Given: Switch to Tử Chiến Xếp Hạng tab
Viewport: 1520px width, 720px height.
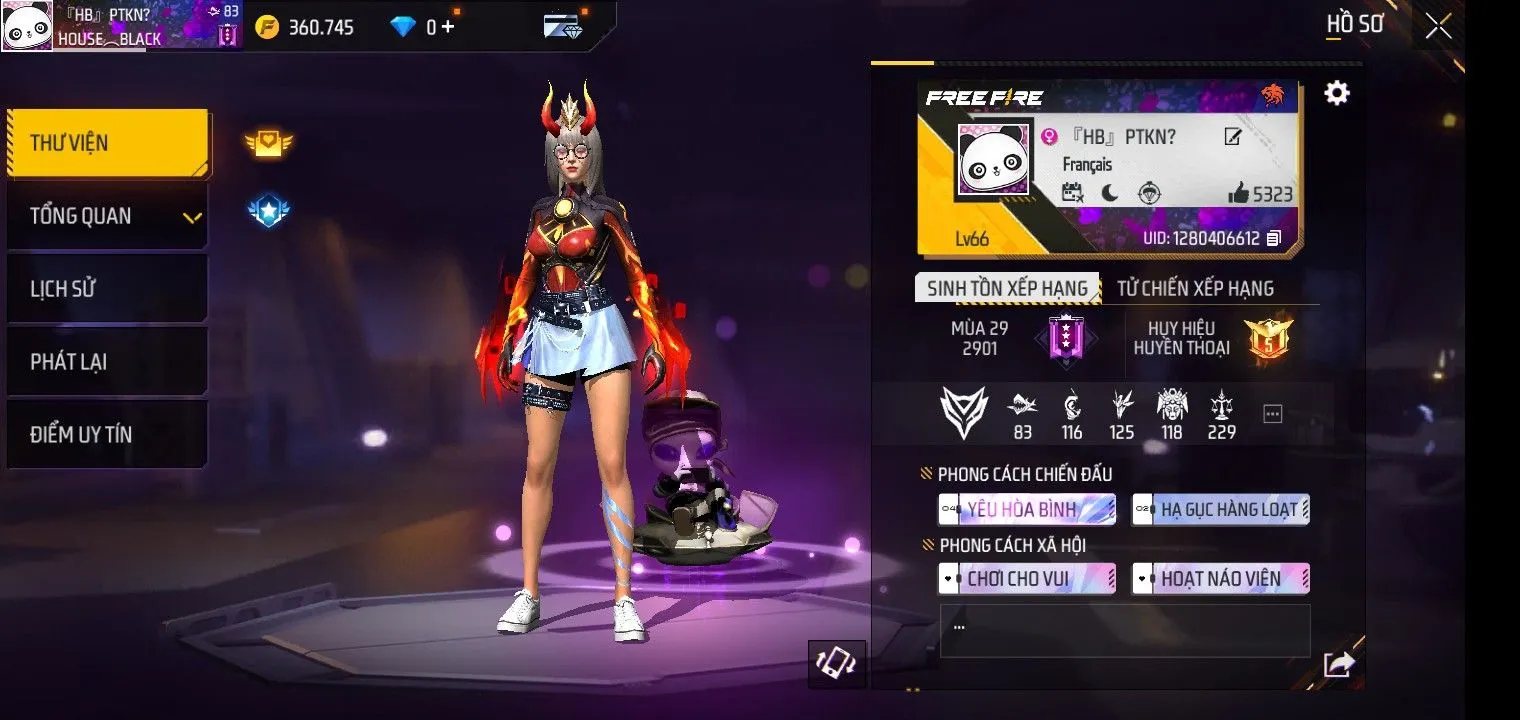Looking at the screenshot, I should pos(1195,288).
